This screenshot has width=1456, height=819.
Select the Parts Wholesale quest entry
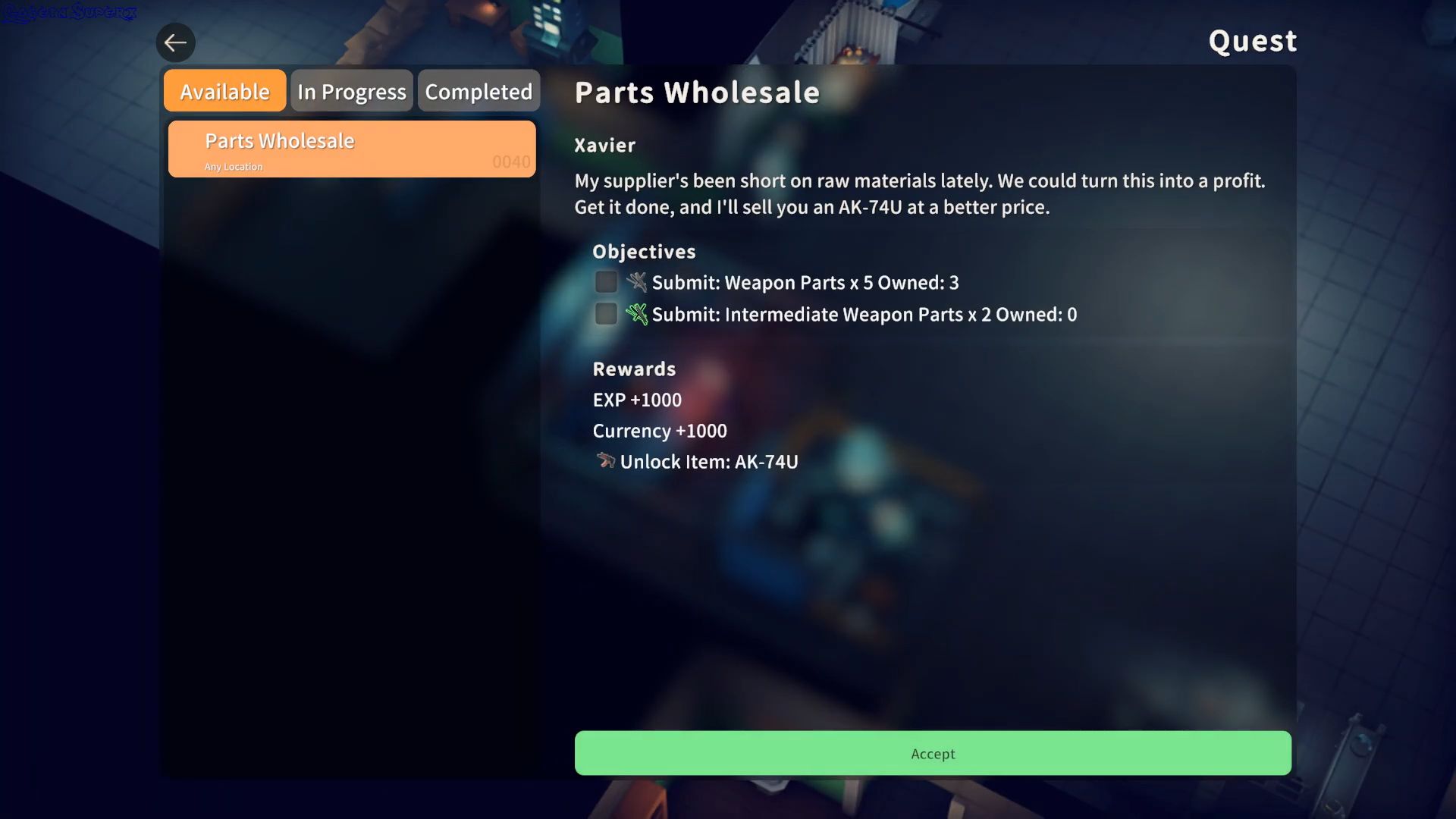351,149
